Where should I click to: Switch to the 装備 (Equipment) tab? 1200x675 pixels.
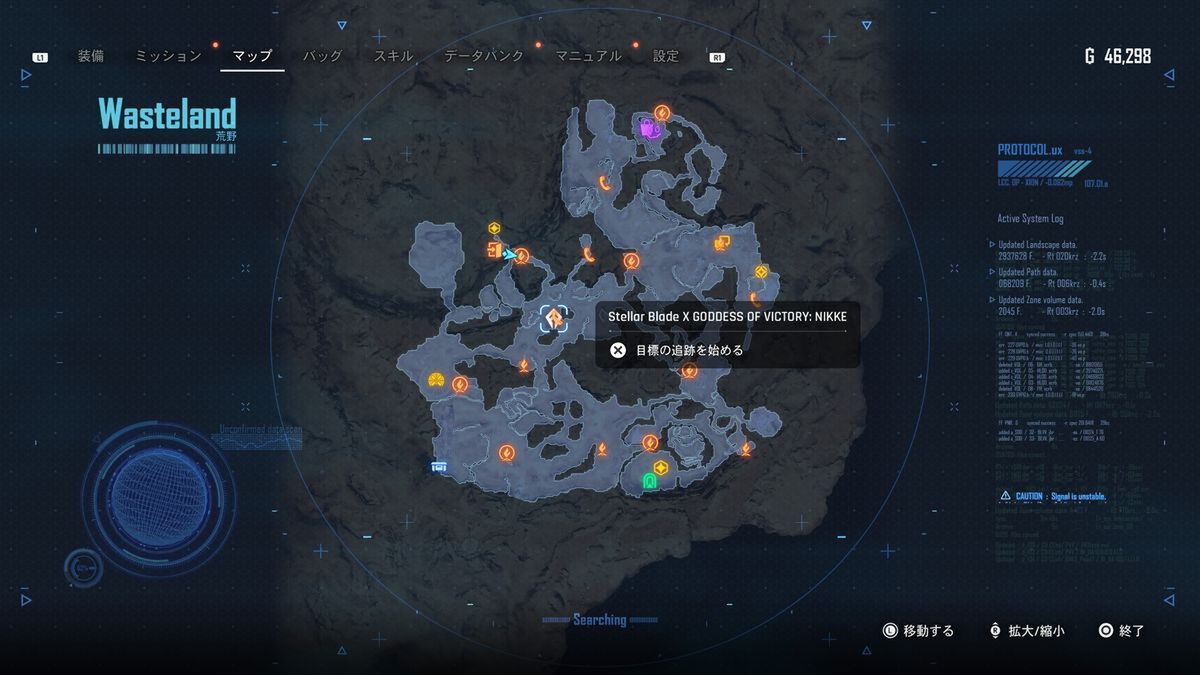click(90, 56)
